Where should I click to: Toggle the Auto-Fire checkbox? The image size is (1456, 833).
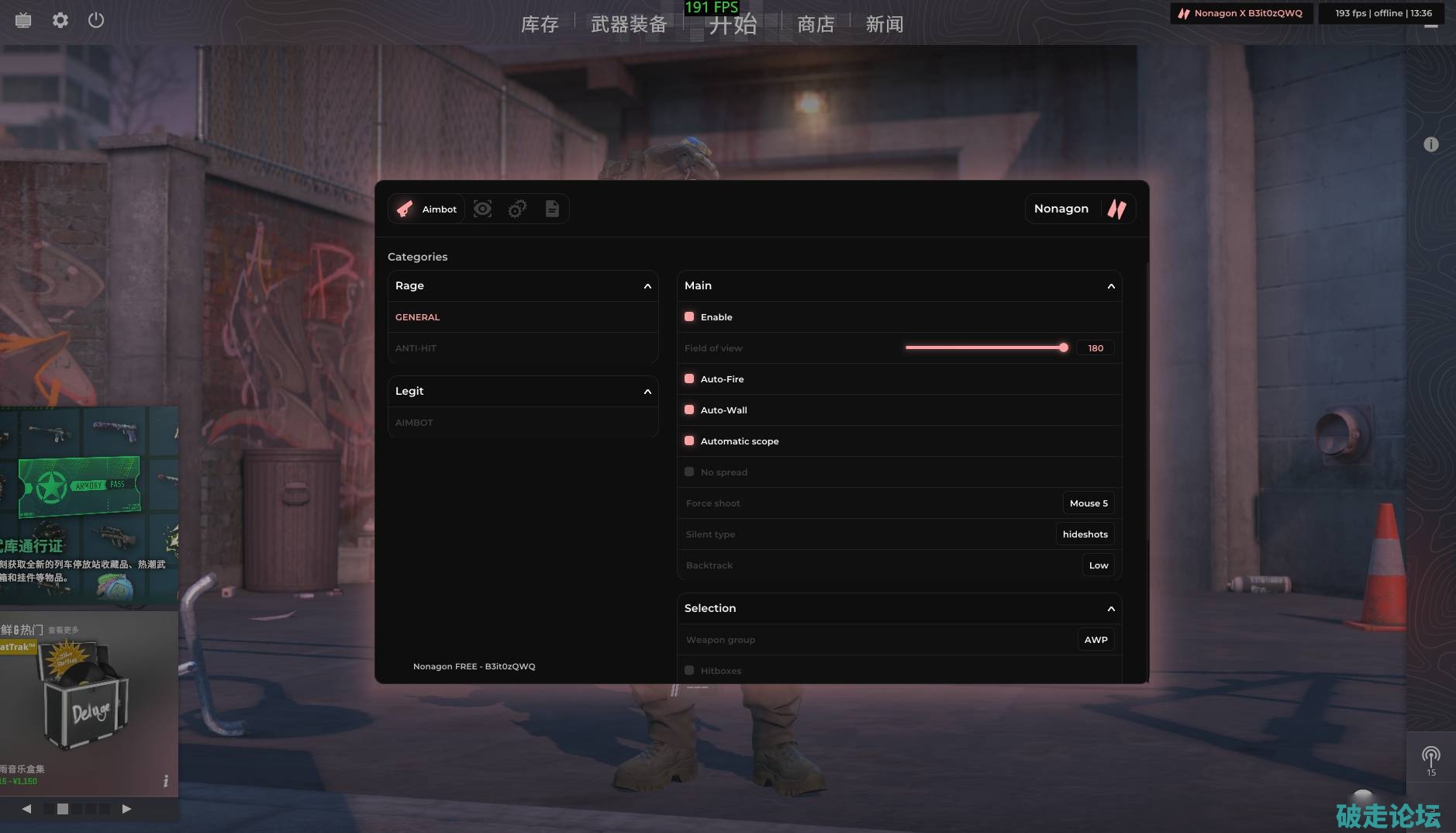click(x=689, y=379)
